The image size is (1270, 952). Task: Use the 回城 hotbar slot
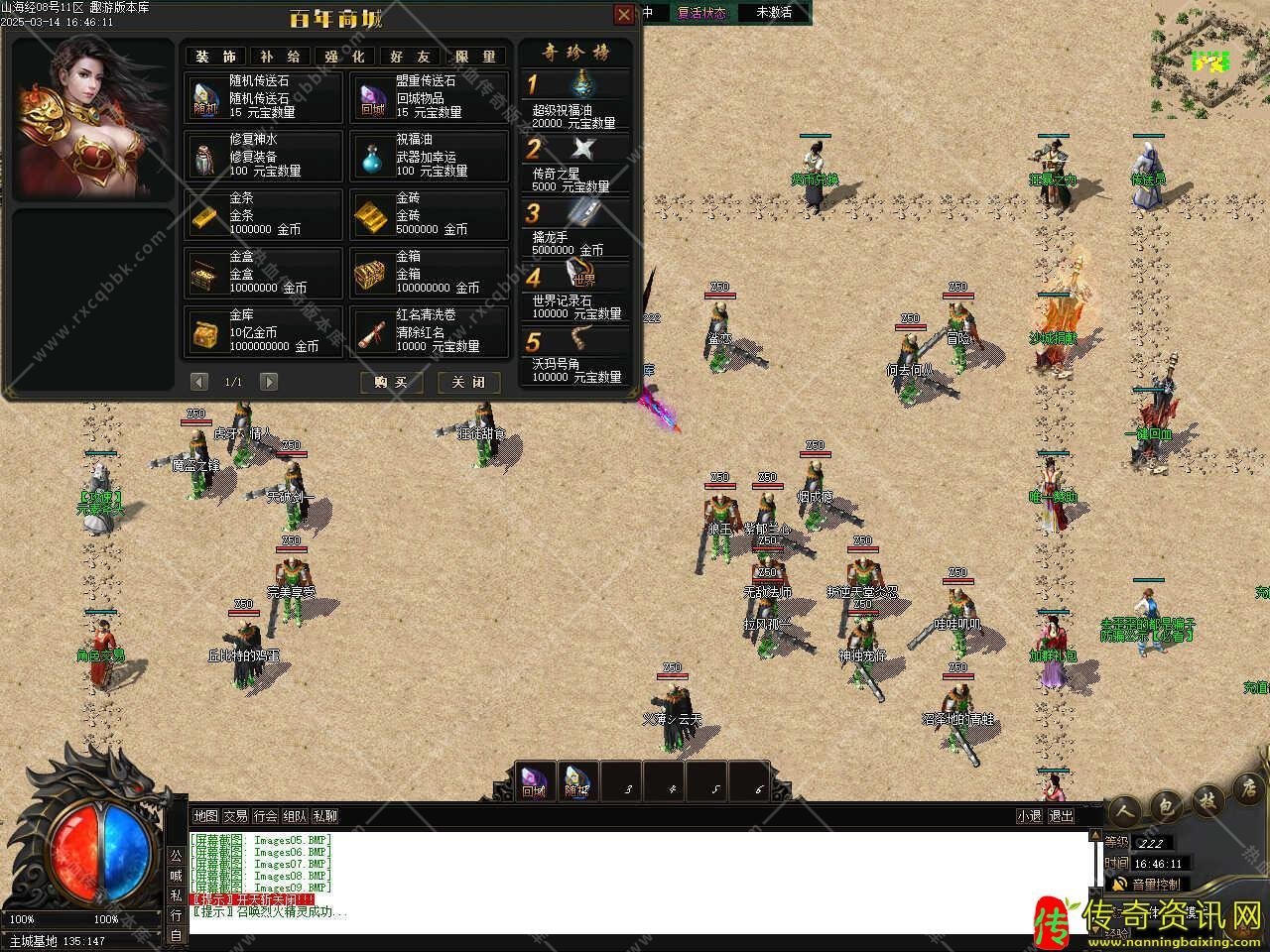(x=534, y=782)
